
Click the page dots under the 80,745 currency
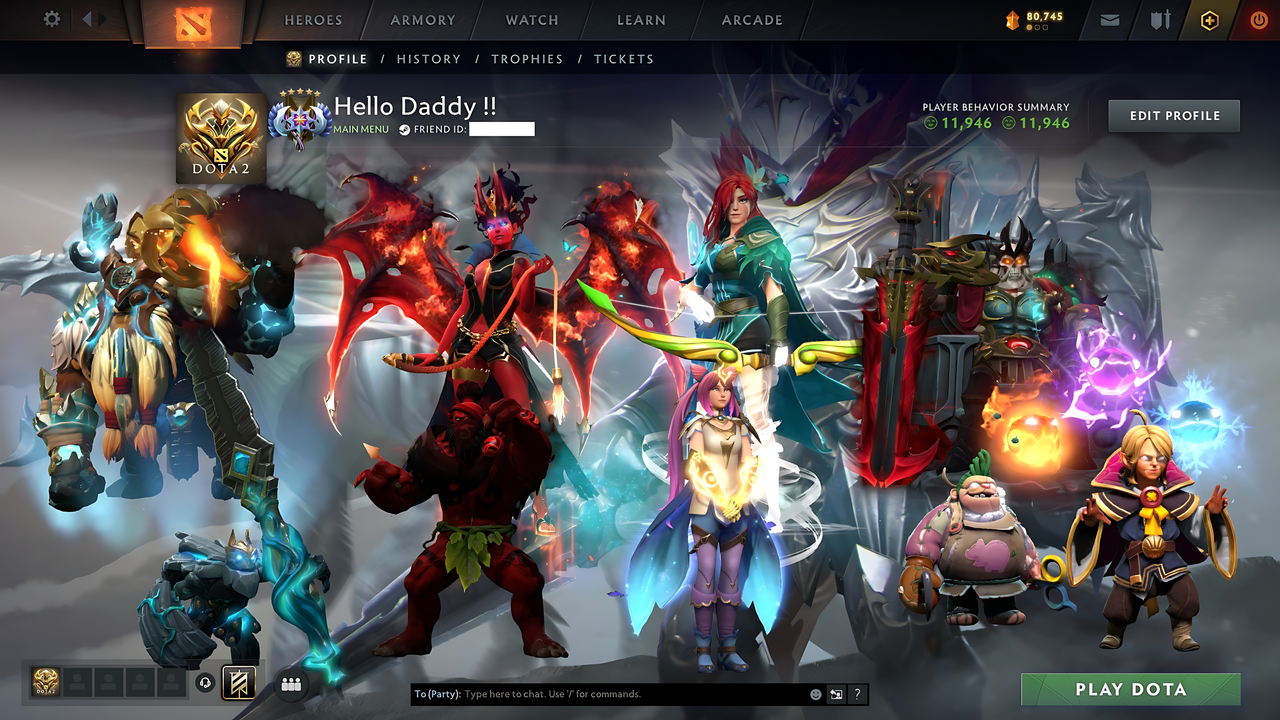1035,27
